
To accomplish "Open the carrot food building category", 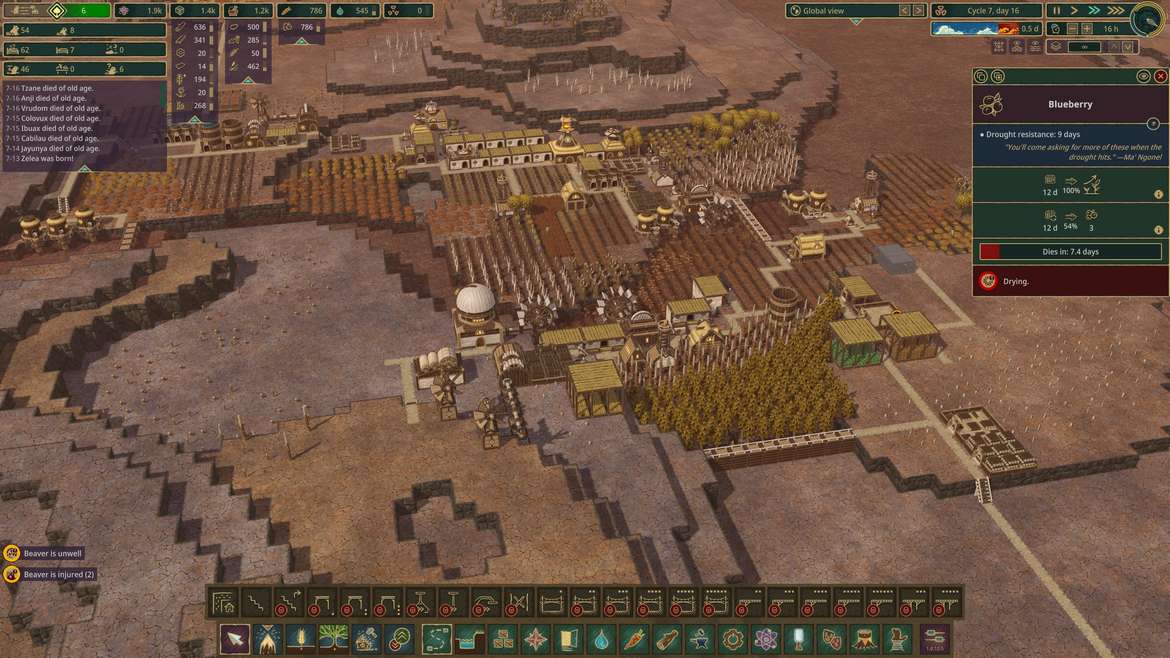I will 634,638.
